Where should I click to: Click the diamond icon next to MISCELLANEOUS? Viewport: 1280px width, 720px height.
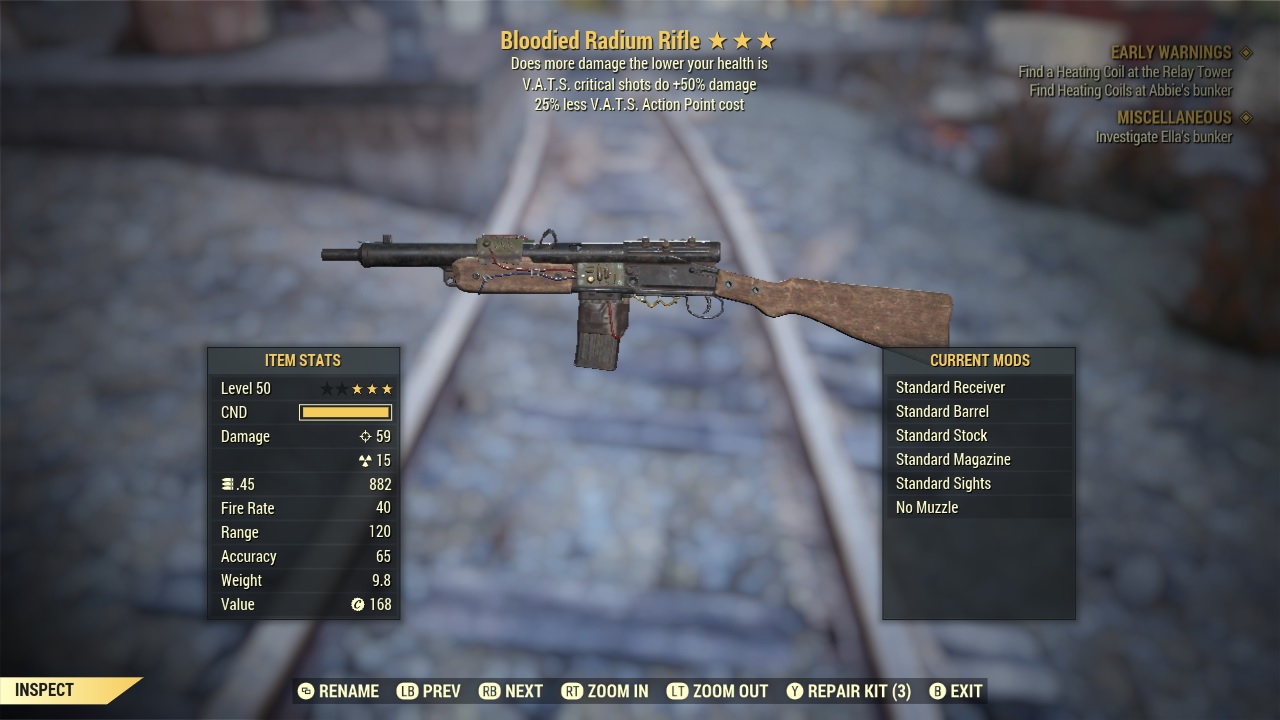tap(1244, 117)
